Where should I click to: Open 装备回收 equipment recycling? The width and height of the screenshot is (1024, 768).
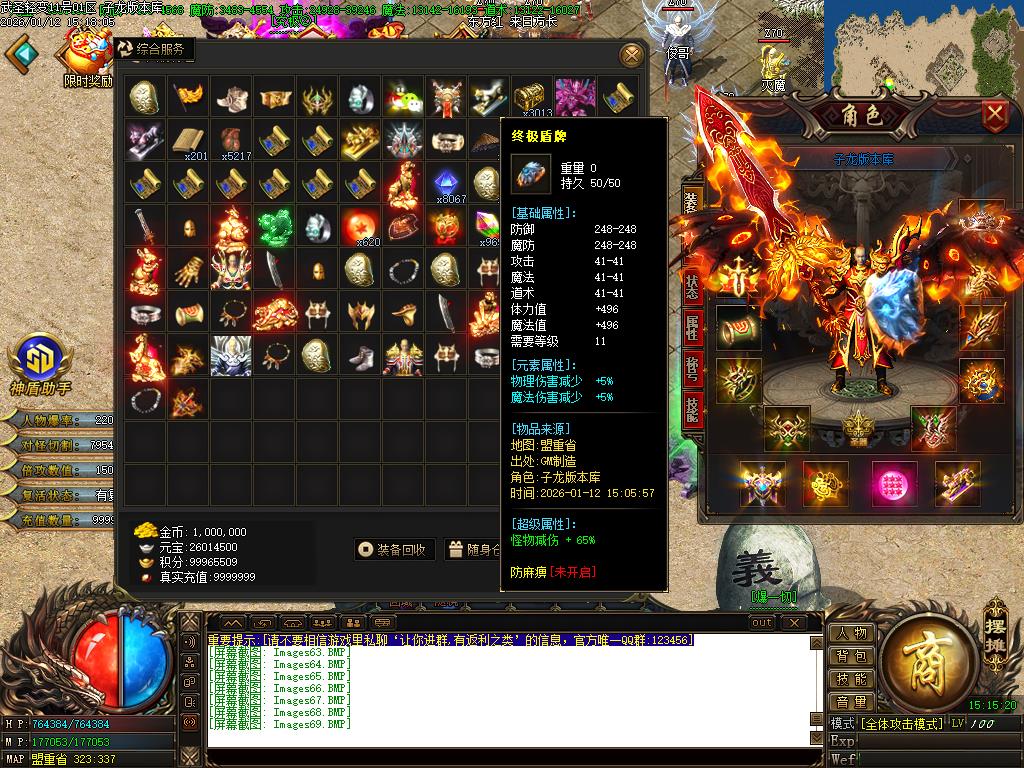point(395,549)
